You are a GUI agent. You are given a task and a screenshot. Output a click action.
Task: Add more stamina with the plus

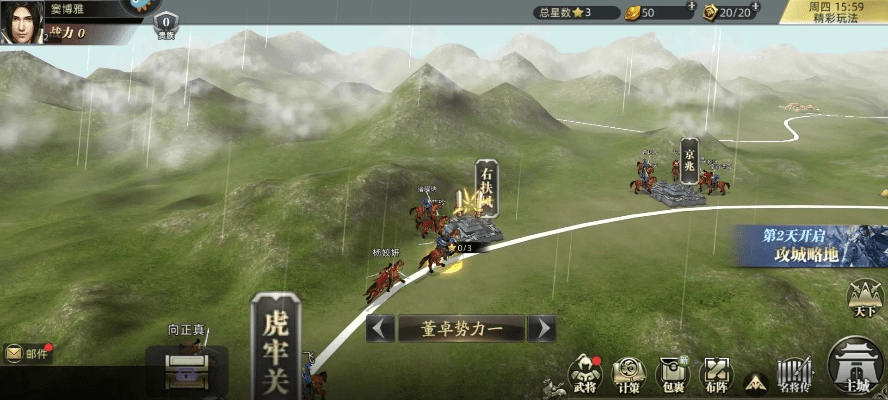775,7
